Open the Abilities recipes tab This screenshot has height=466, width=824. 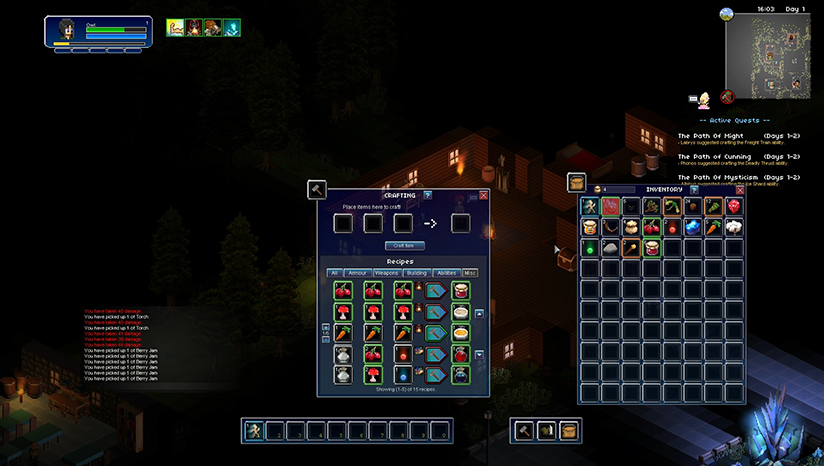(446, 272)
